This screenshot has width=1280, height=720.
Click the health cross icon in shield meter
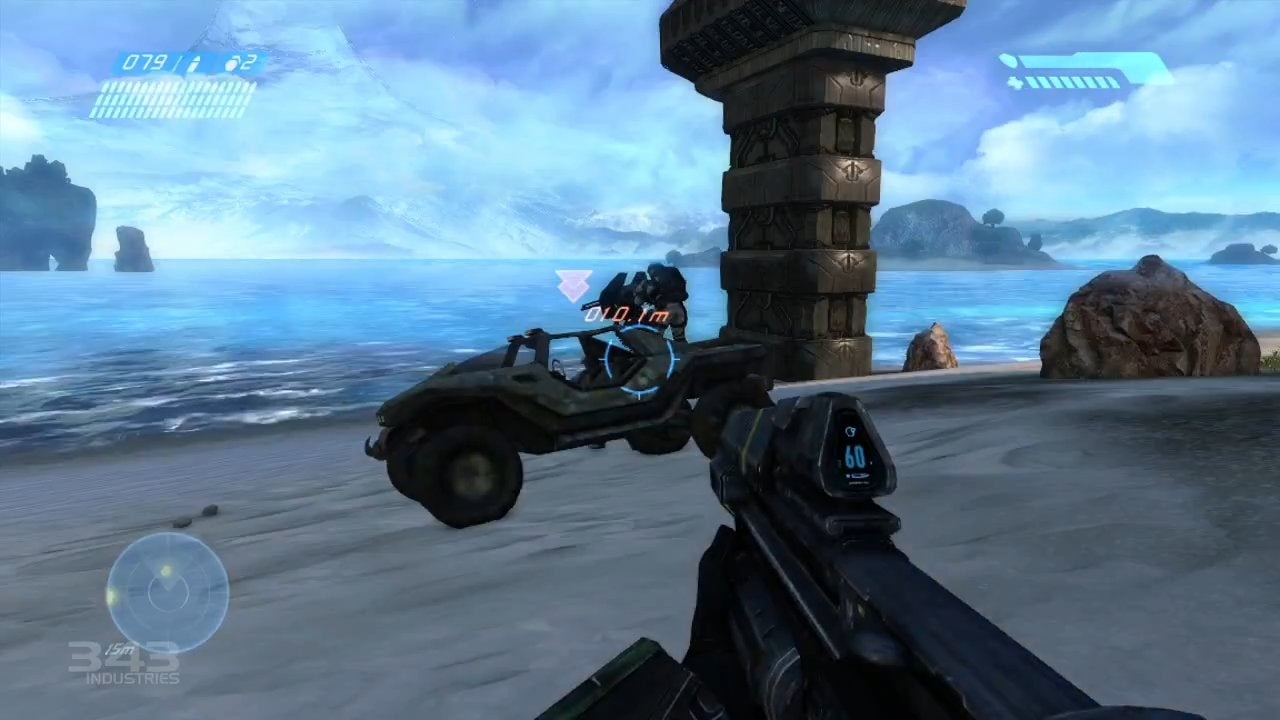coord(1016,84)
